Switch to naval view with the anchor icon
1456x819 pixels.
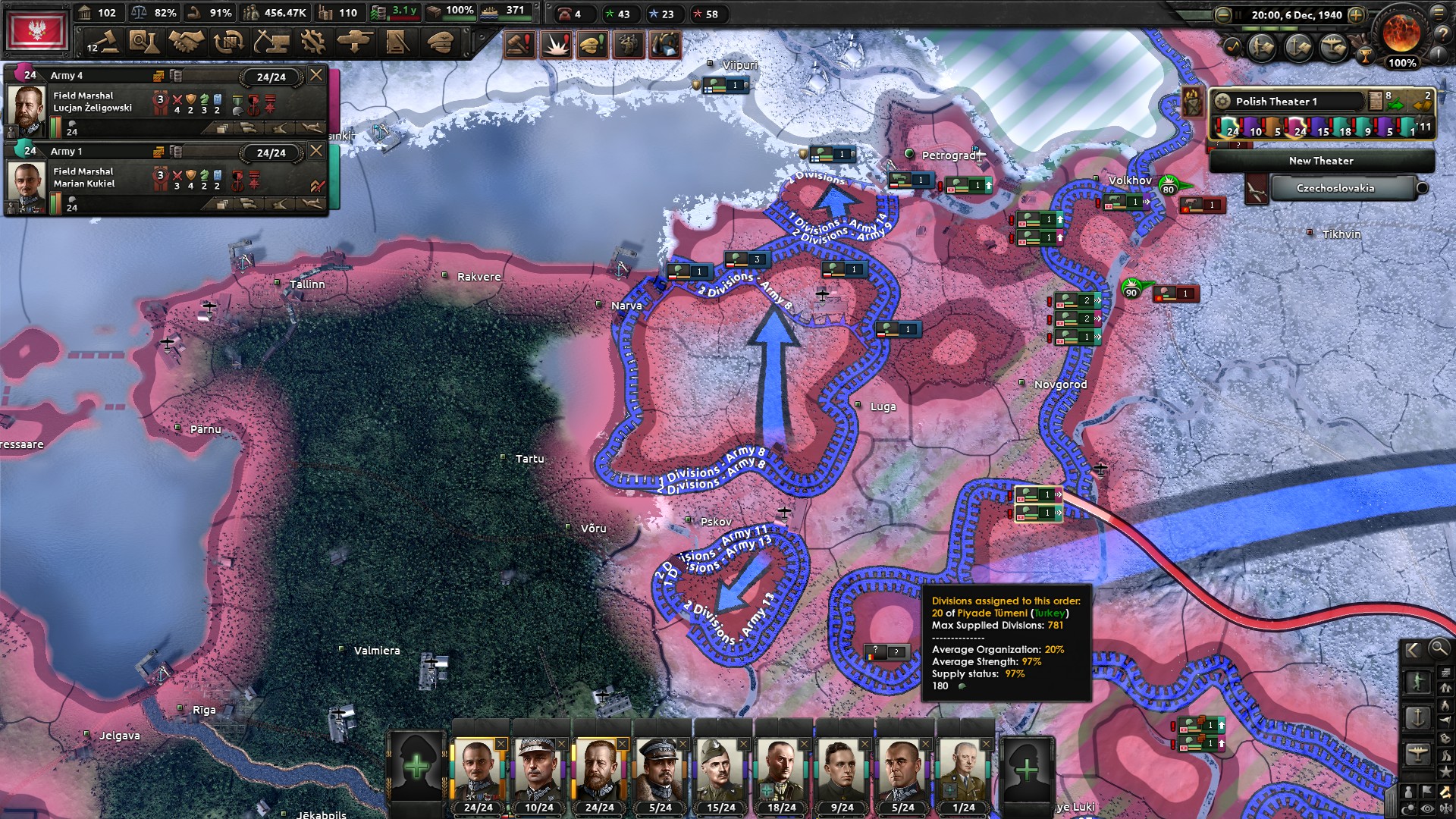tap(1419, 717)
